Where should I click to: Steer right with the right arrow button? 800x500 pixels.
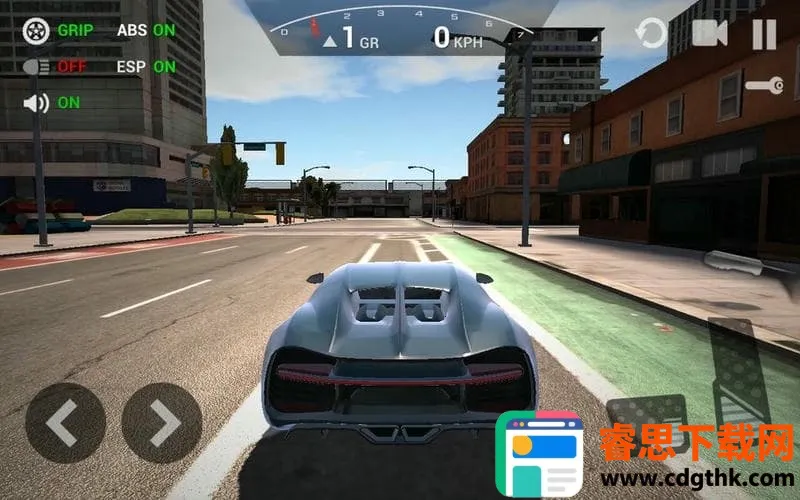pyautogui.click(x=162, y=423)
